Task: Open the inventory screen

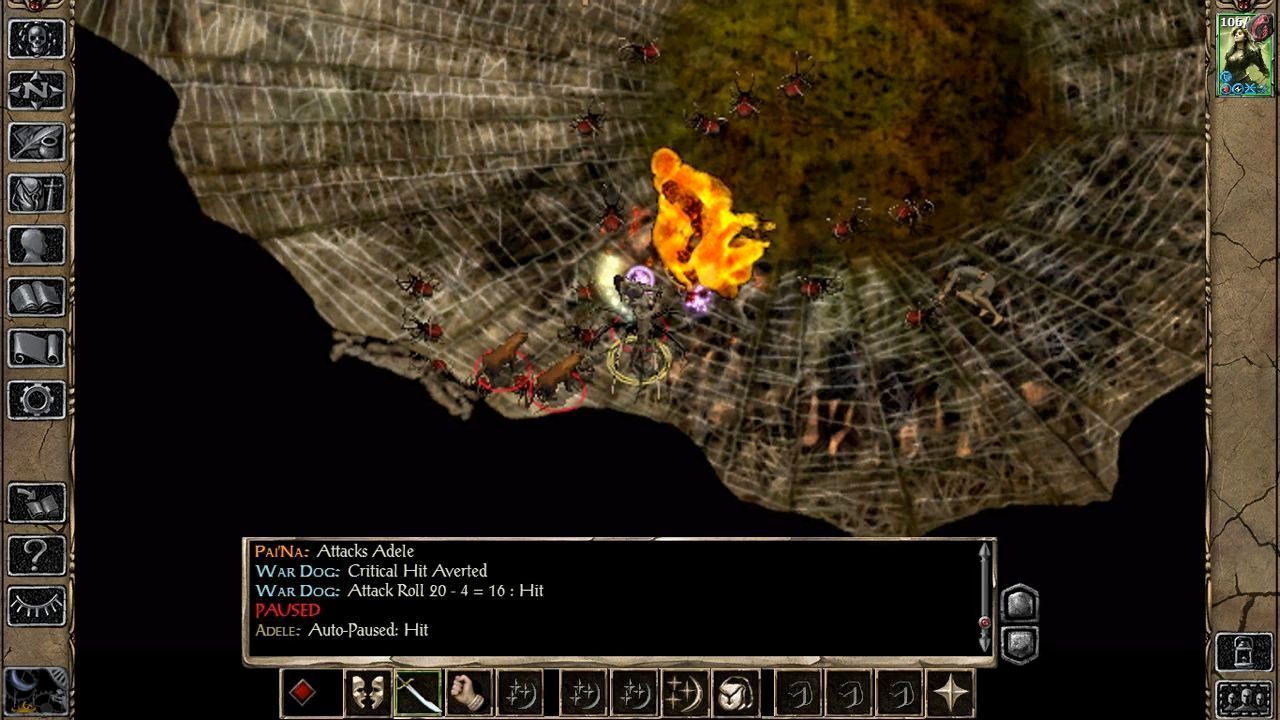Action: (37, 194)
